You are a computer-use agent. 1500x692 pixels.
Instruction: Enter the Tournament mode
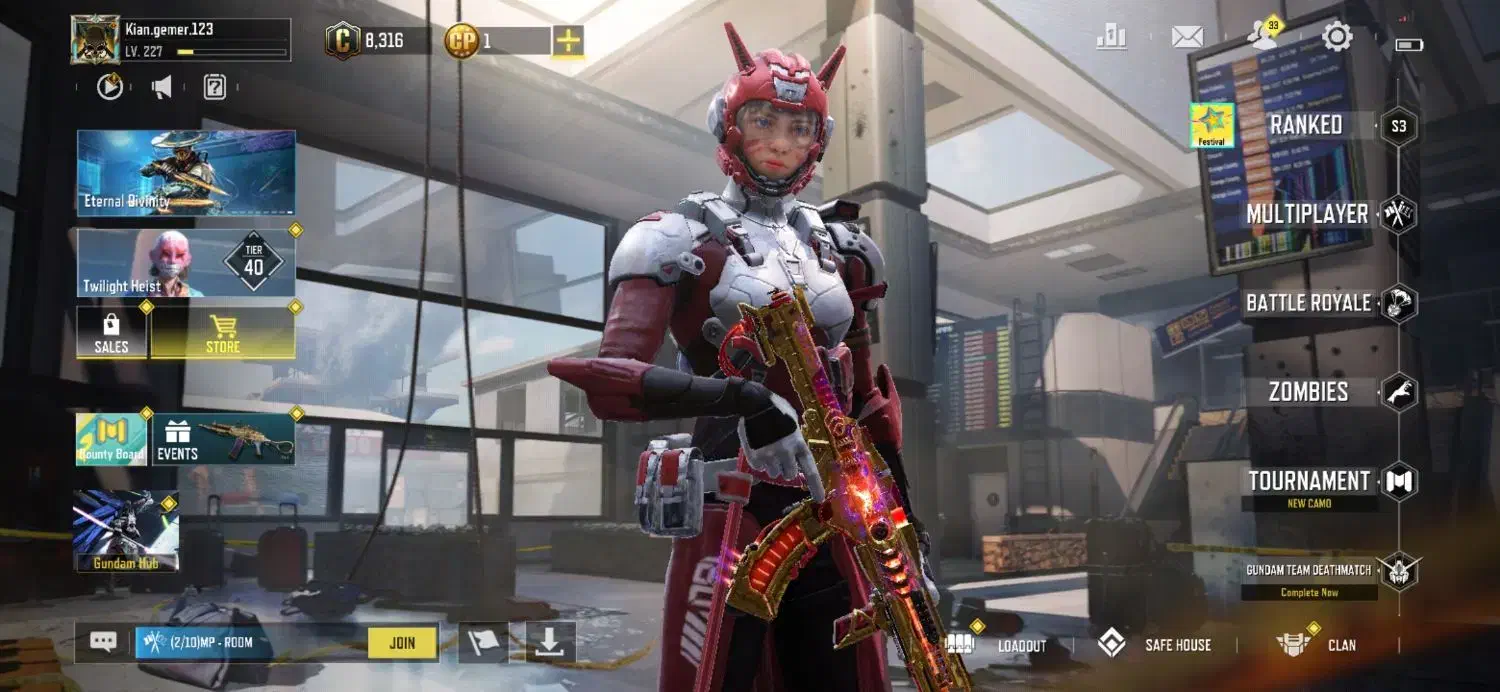click(x=1308, y=482)
